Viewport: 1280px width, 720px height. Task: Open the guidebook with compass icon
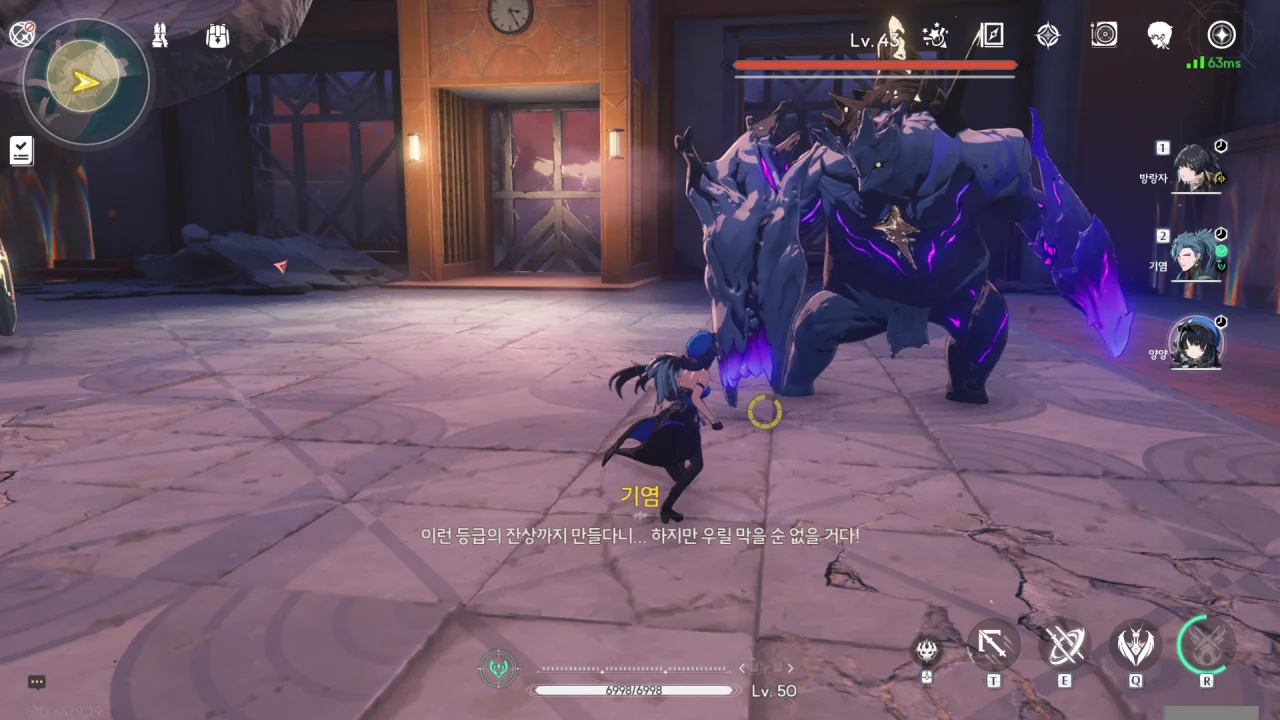(x=990, y=36)
